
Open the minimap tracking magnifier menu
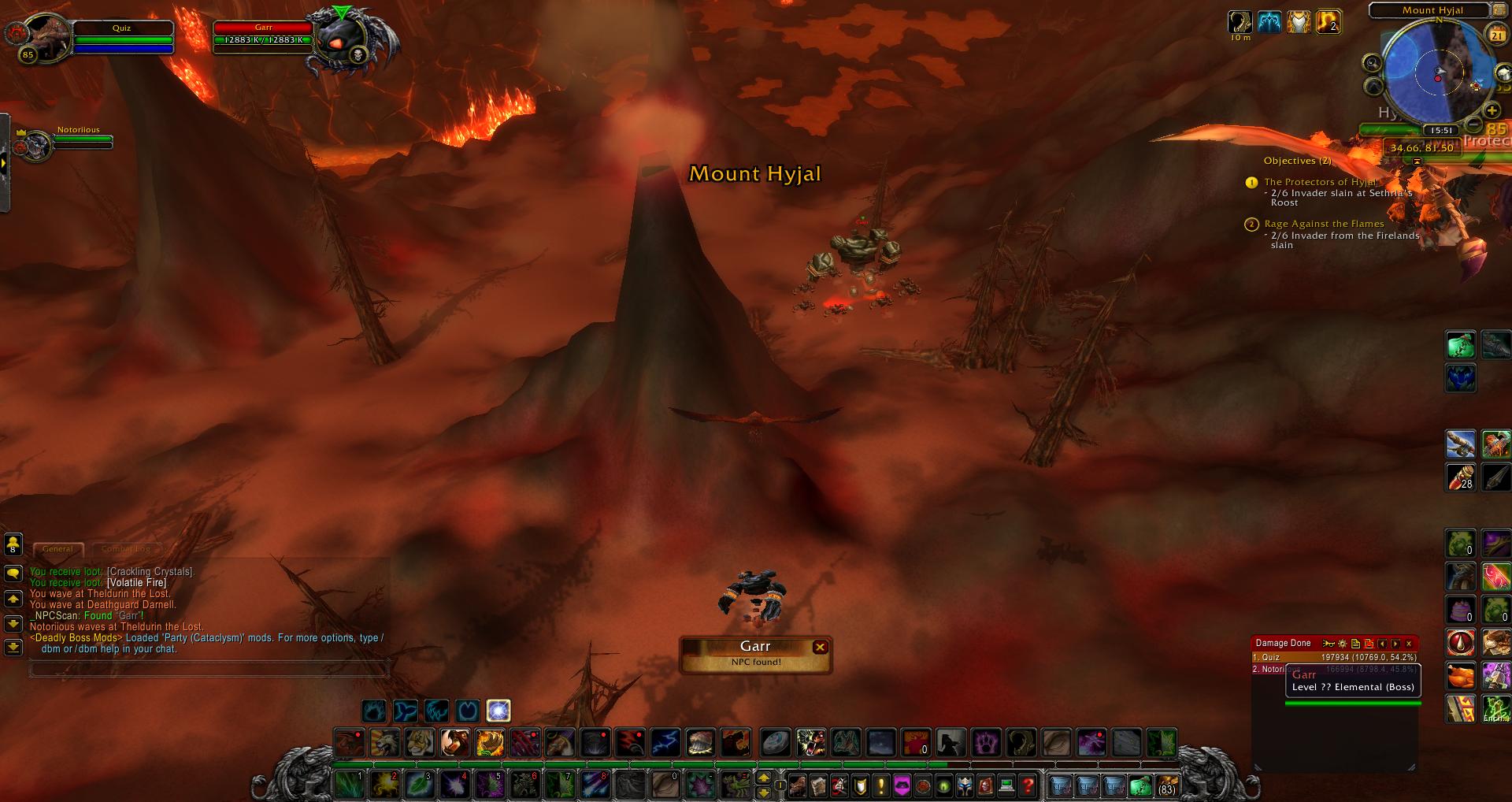coord(1373,63)
